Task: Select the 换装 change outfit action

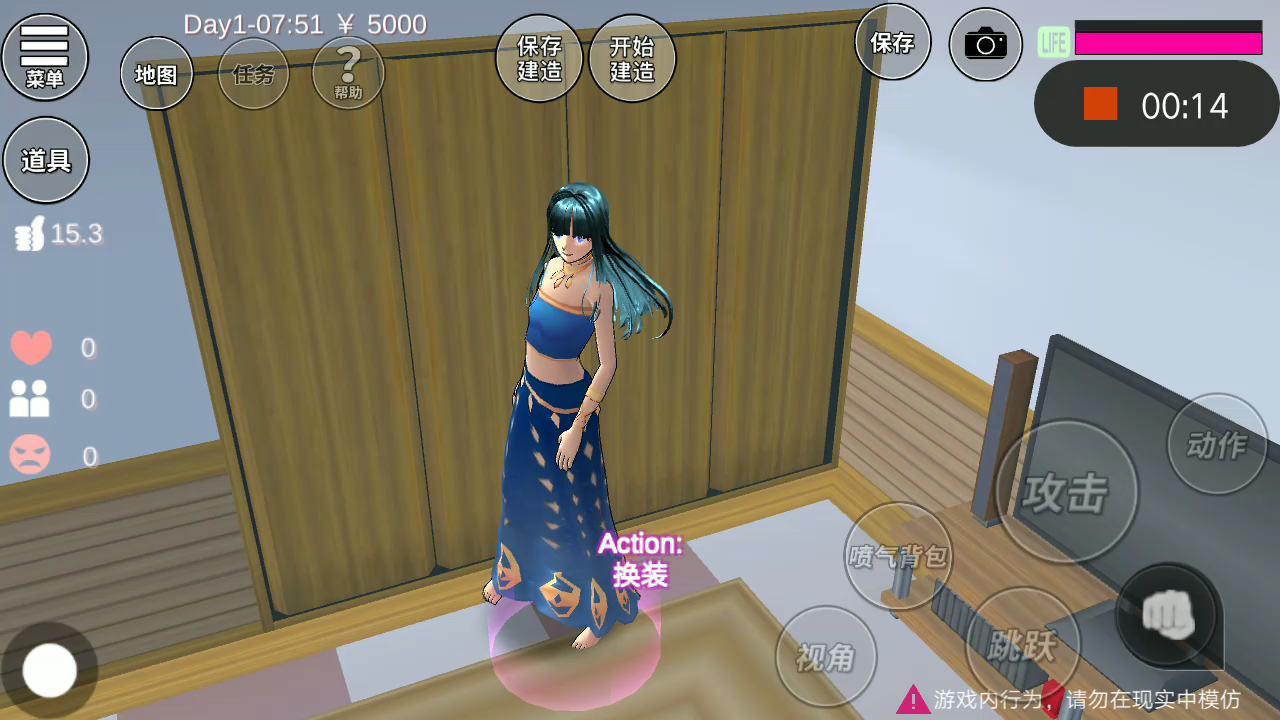Action: (x=640, y=560)
